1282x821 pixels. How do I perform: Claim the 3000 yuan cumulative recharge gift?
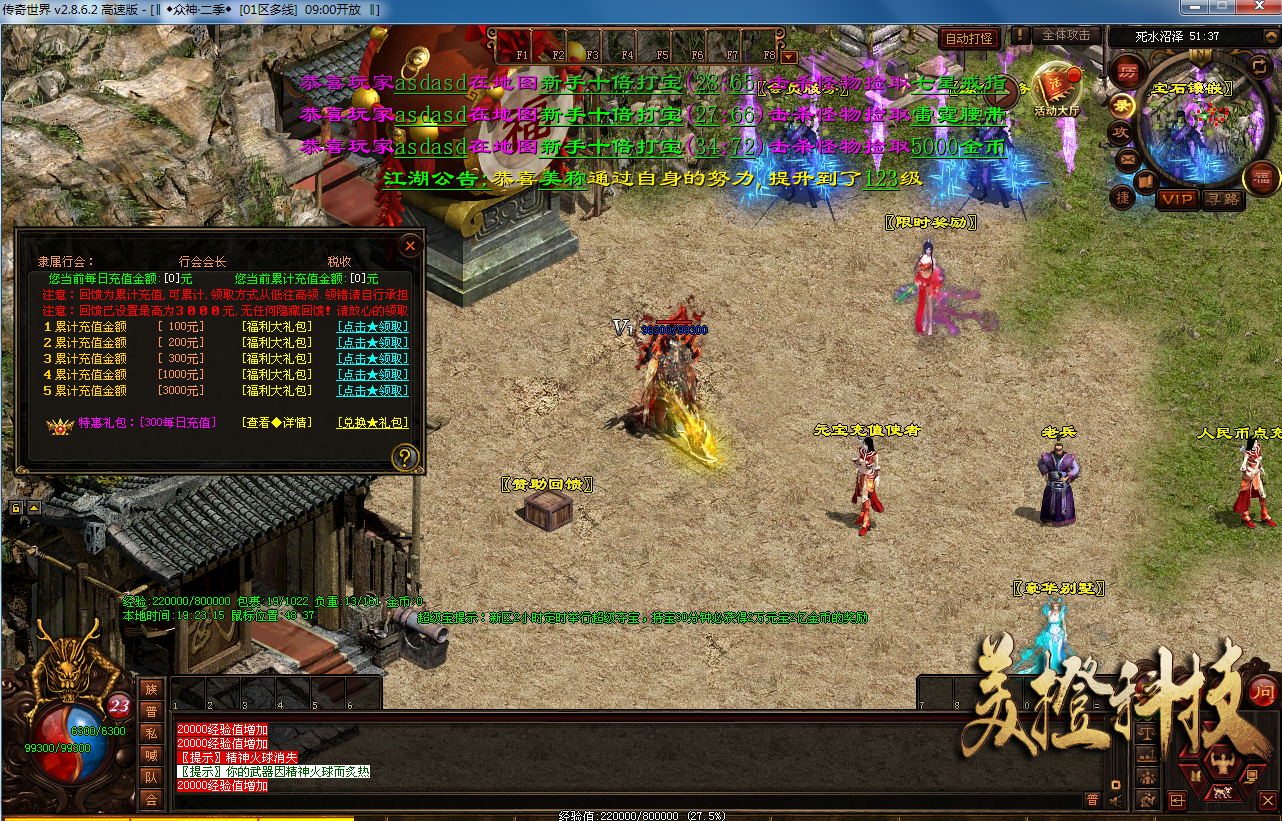pyautogui.click(x=372, y=390)
